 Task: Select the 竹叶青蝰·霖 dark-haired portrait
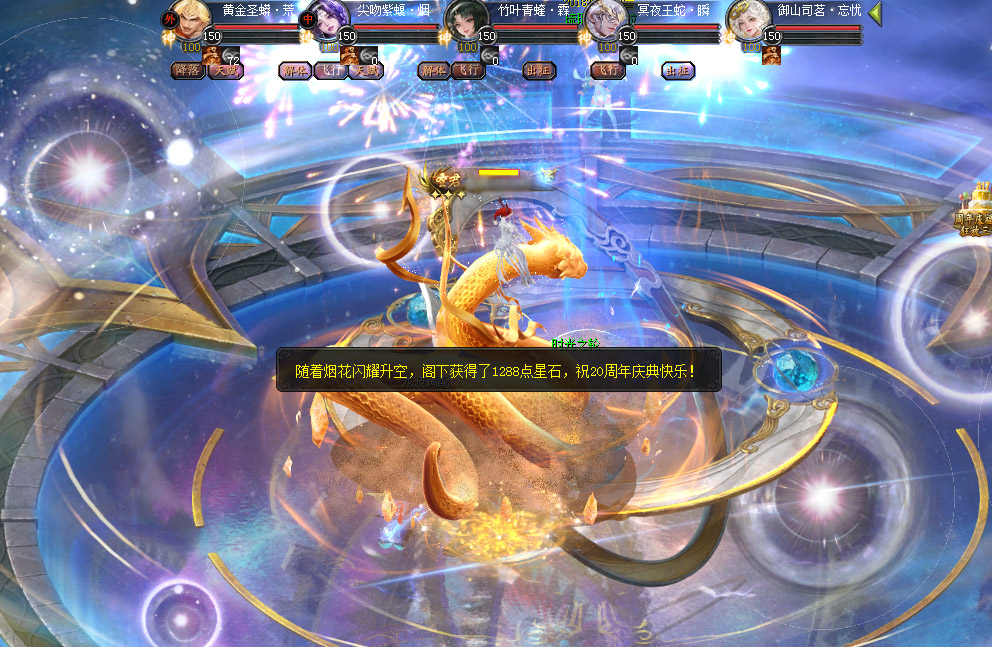pyautogui.click(x=466, y=20)
